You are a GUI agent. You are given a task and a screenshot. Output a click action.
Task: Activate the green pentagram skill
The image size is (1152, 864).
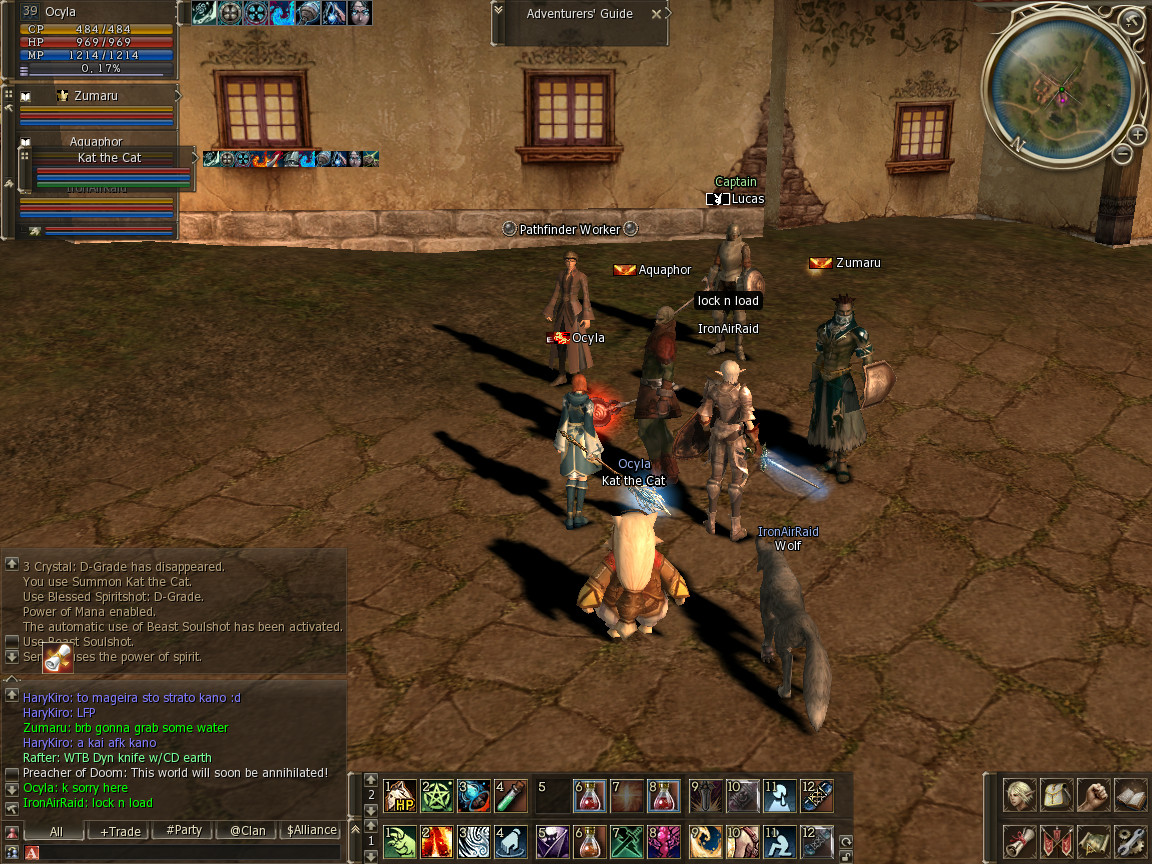[437, 796]
